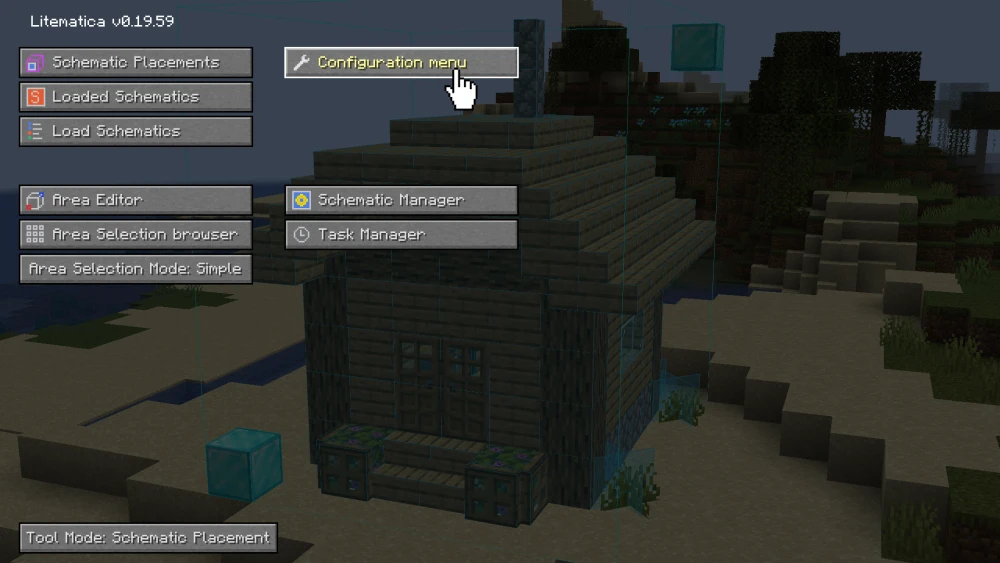
Task: Open the Loaded Schematics menu
Action: 135,97
